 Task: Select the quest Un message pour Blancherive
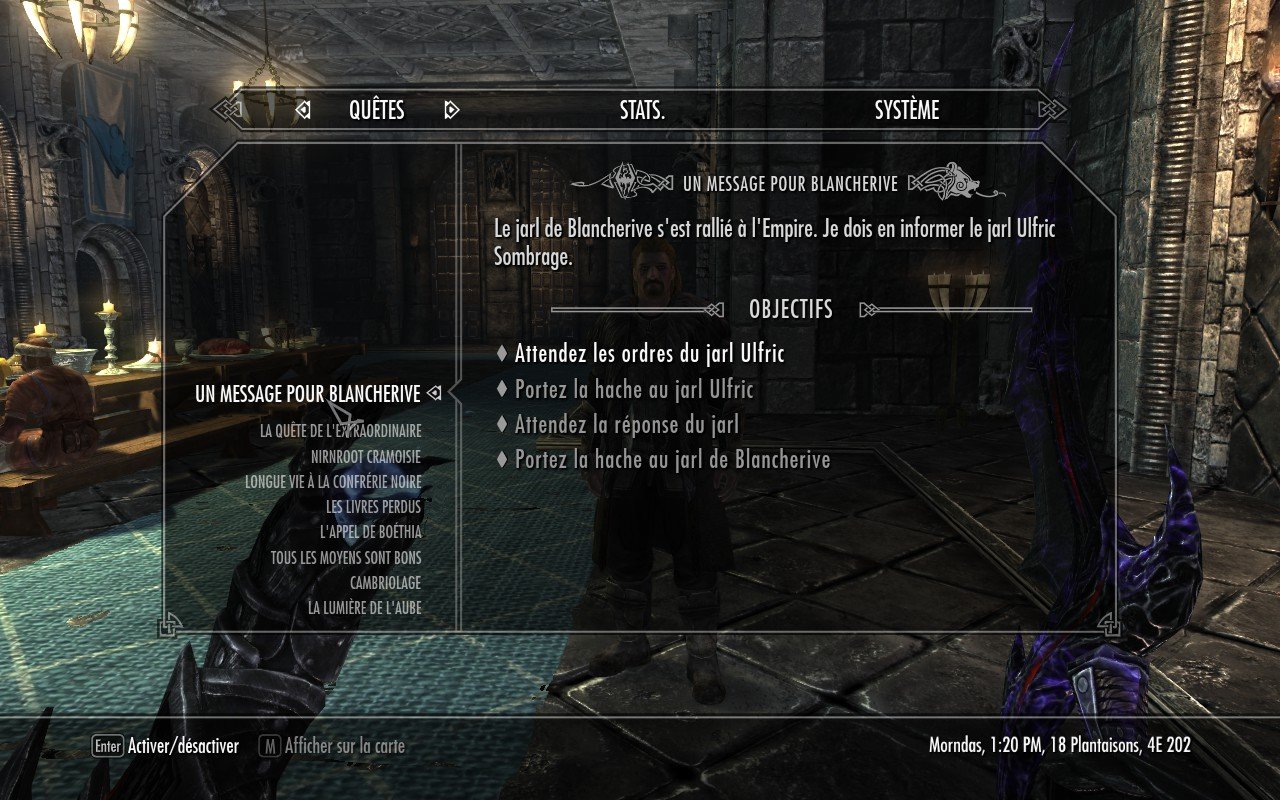tap(308, 395)
